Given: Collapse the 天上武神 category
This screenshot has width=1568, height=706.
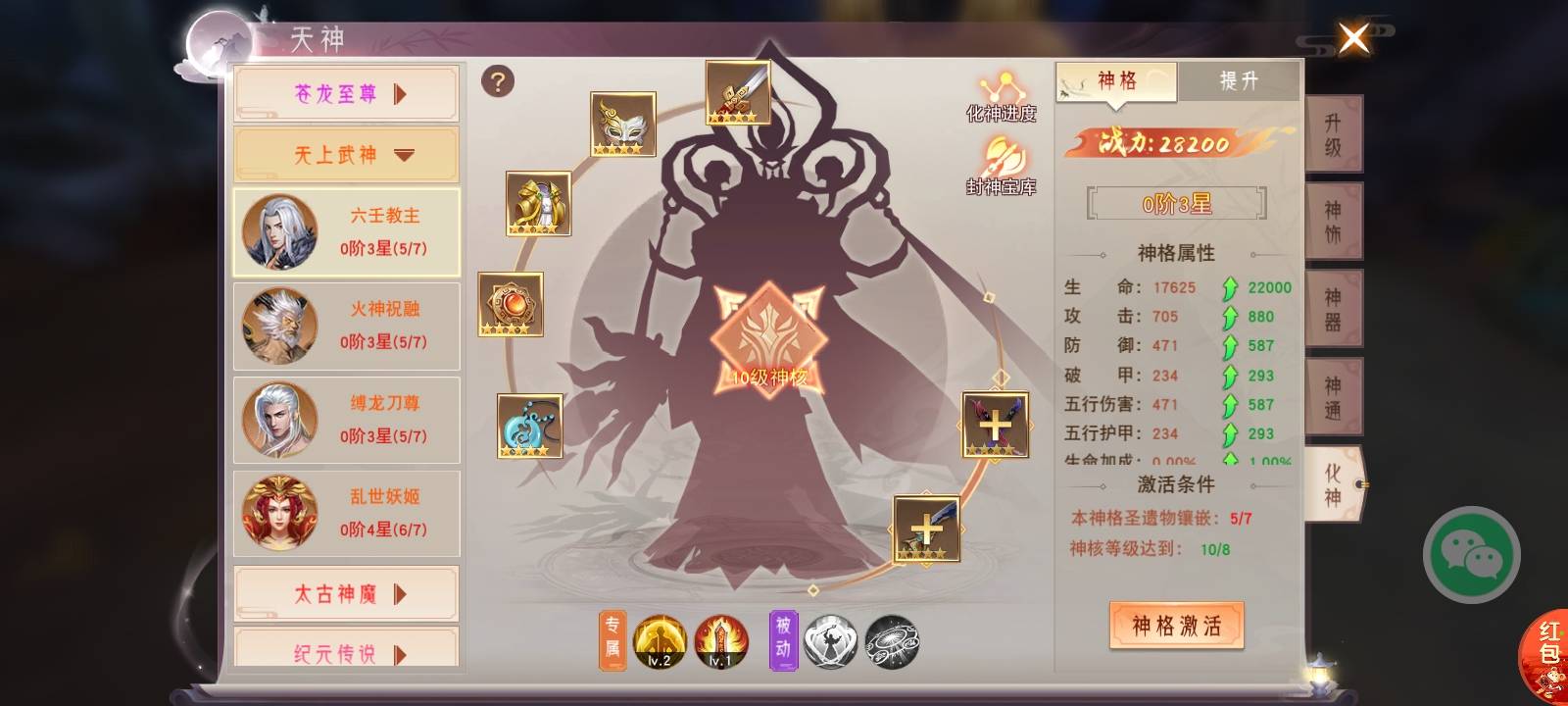Looking at the screenshot, I should pyautogui.click(x=346, y=155).
